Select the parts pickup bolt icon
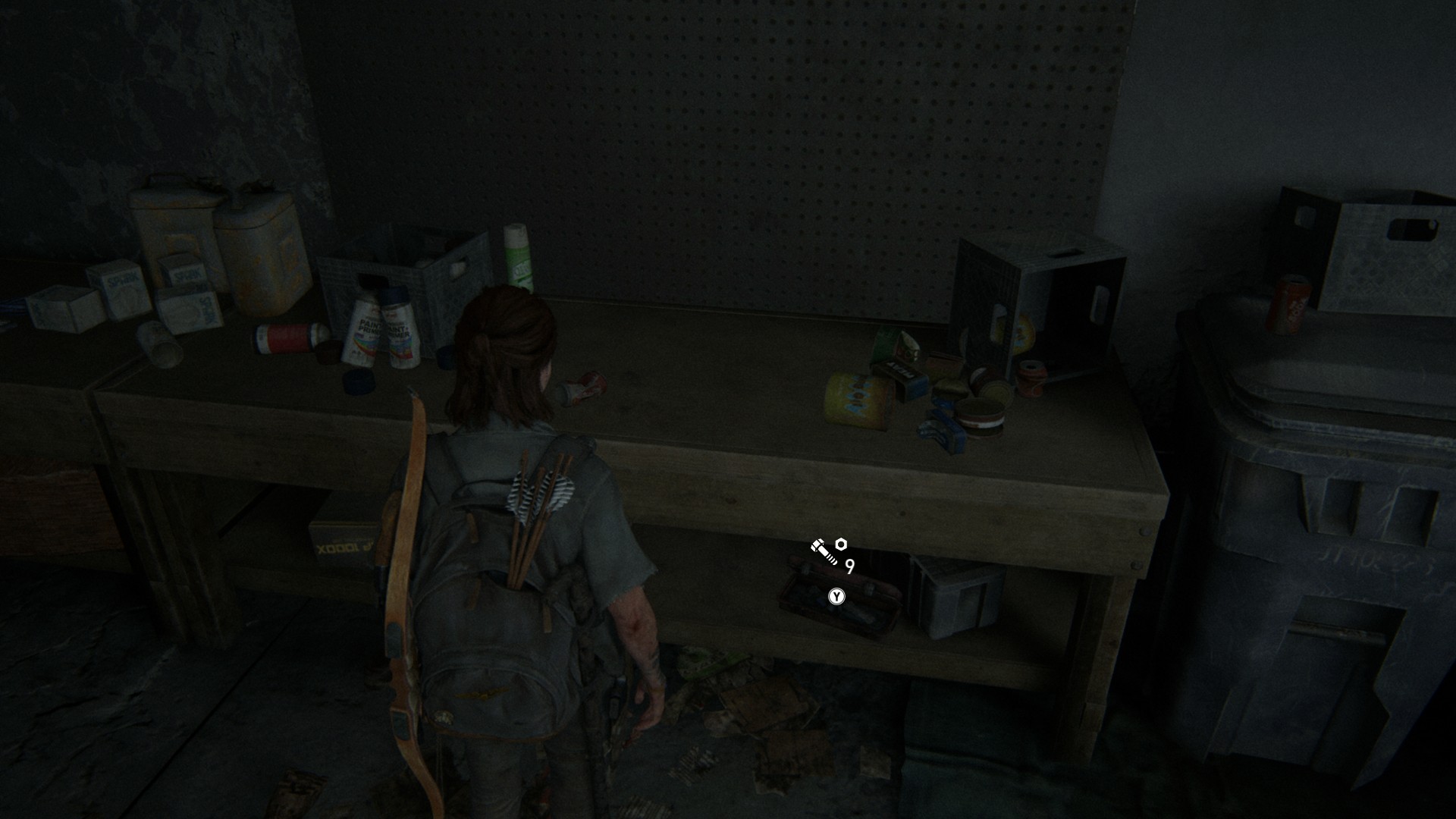Viewport: 1456px width, 819px height. pos(824,551)
